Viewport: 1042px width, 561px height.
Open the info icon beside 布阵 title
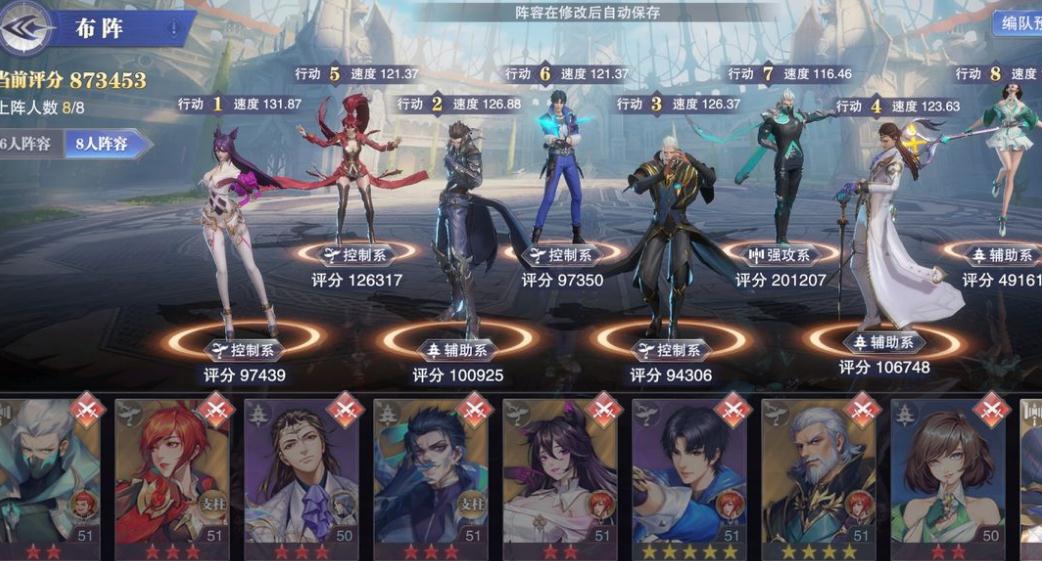click(x=174, y=29)
